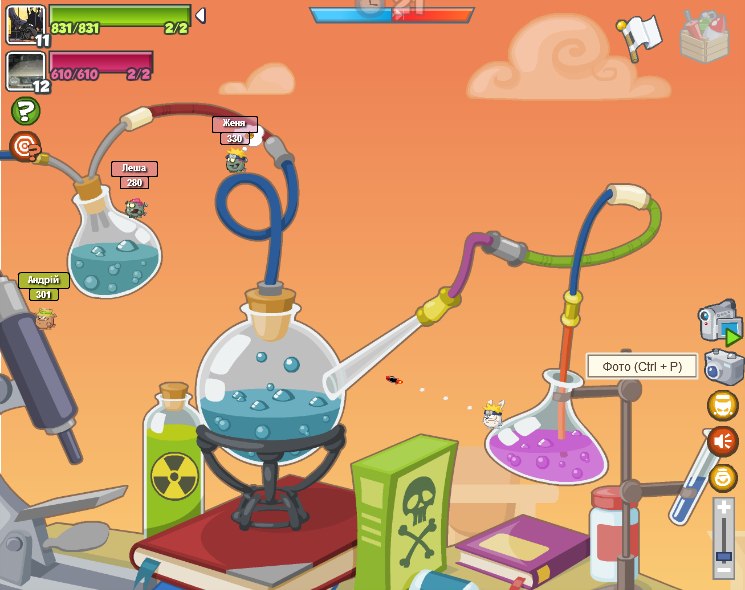This screenshot has height=590, width=745.
Task: Toggle sound with the red speaker button
Action: [x=723, y=440]
